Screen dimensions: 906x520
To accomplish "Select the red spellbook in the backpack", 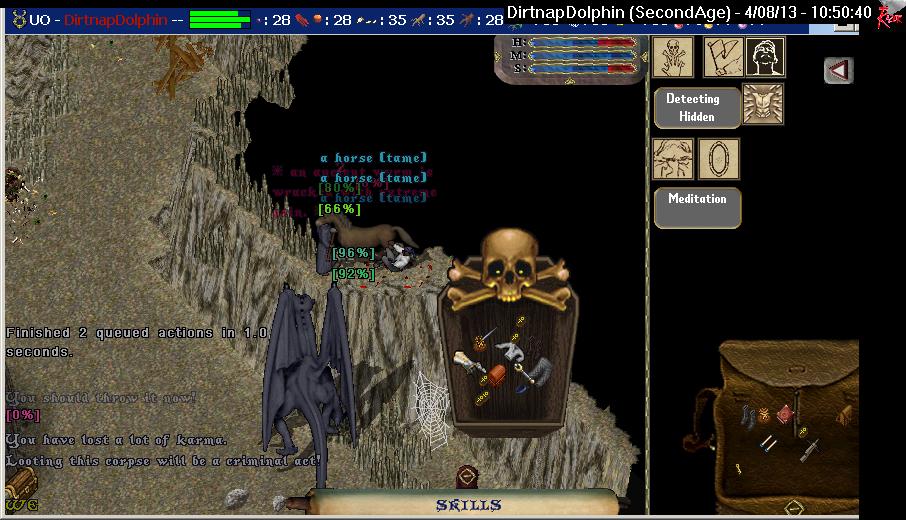I will 785,414.
